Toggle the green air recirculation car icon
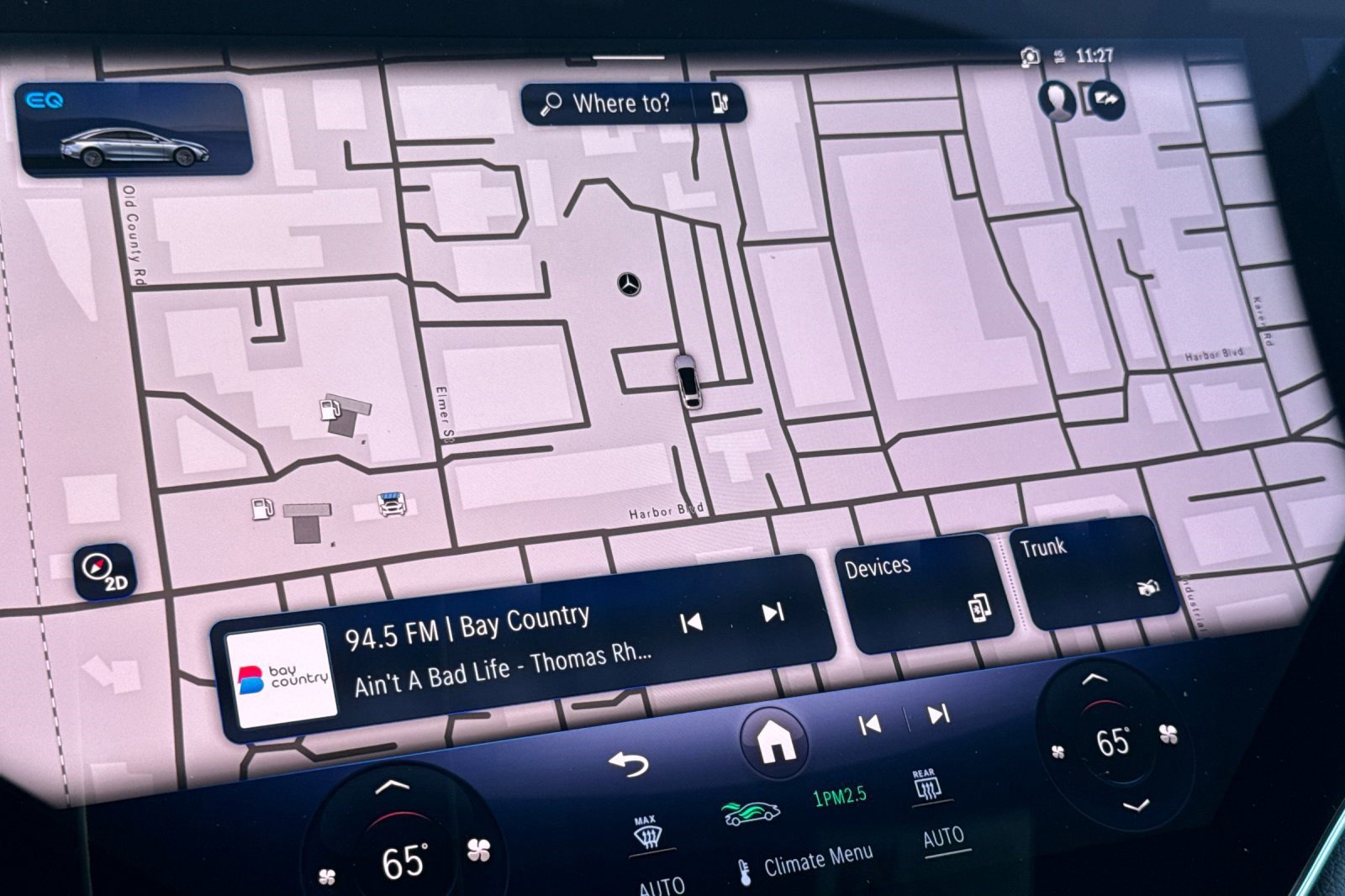Image resolution: width=1345 pixels, height=896 pixels. (x=750, y=812)
